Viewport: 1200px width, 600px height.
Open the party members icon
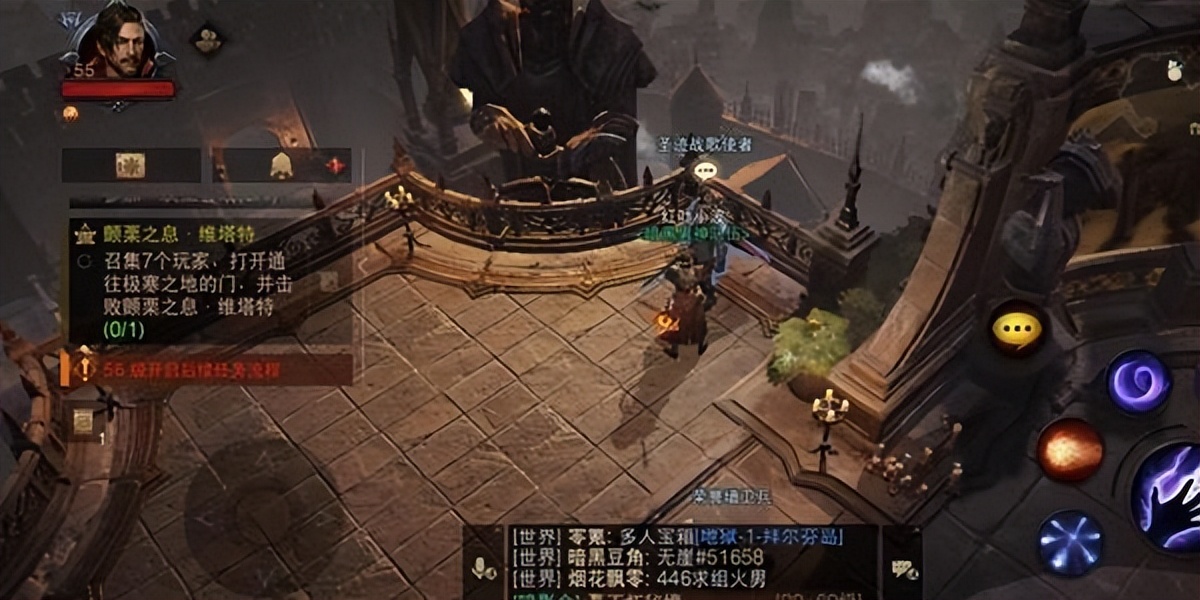click(x=208, y=40)
